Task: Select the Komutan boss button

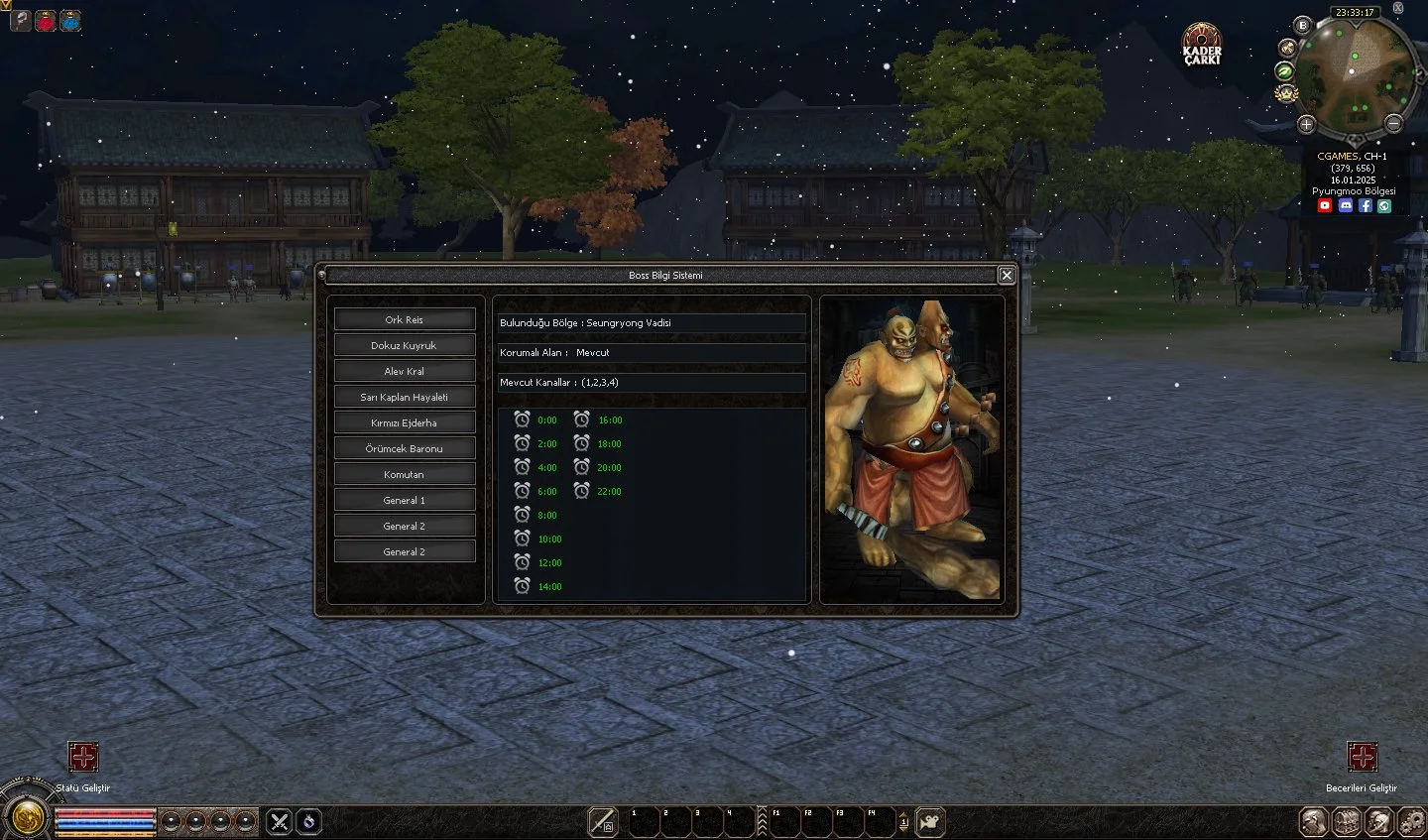Action: (x=405, y=474)
